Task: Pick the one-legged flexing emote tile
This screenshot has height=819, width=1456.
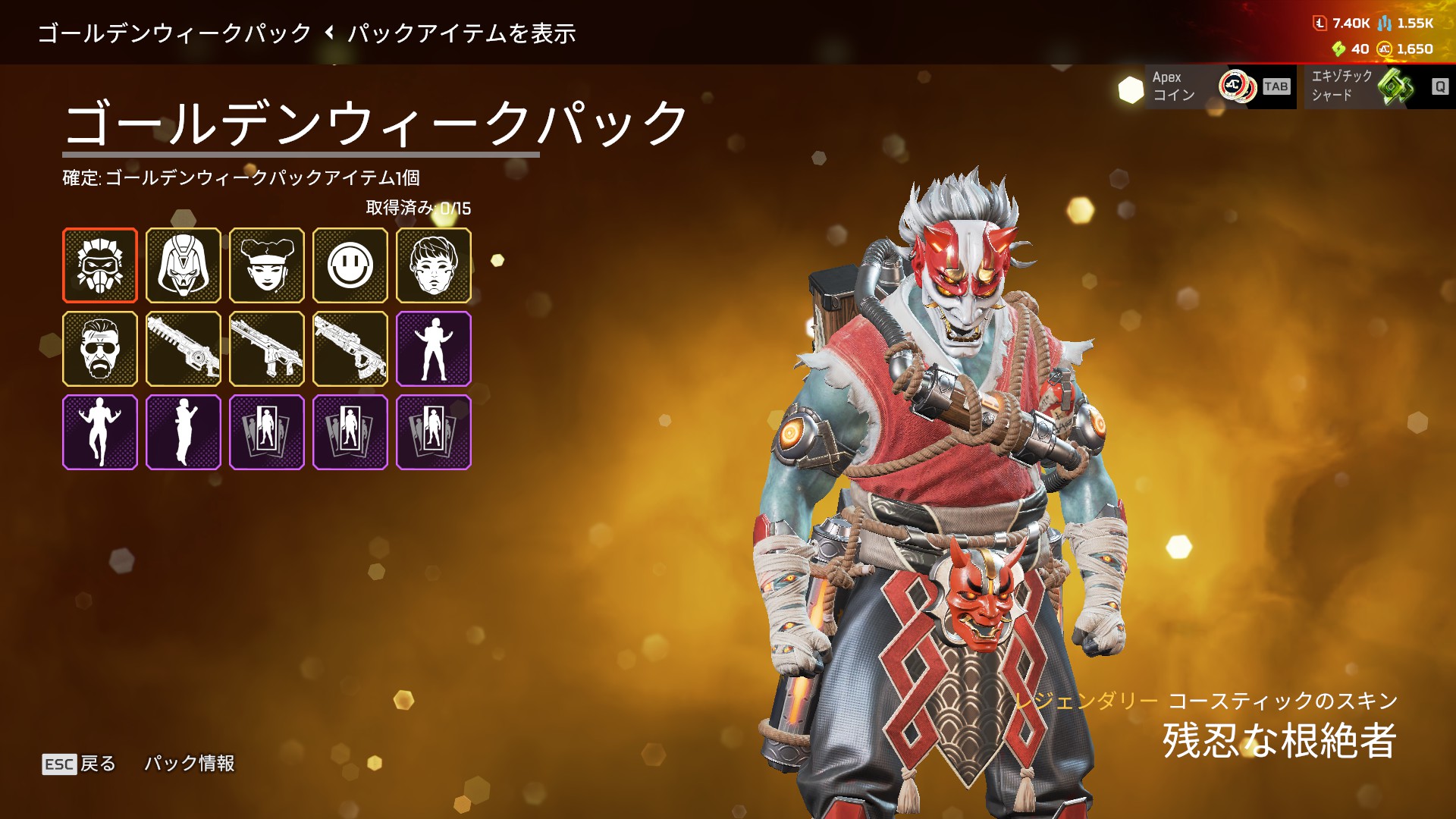Action: [100, 432]
